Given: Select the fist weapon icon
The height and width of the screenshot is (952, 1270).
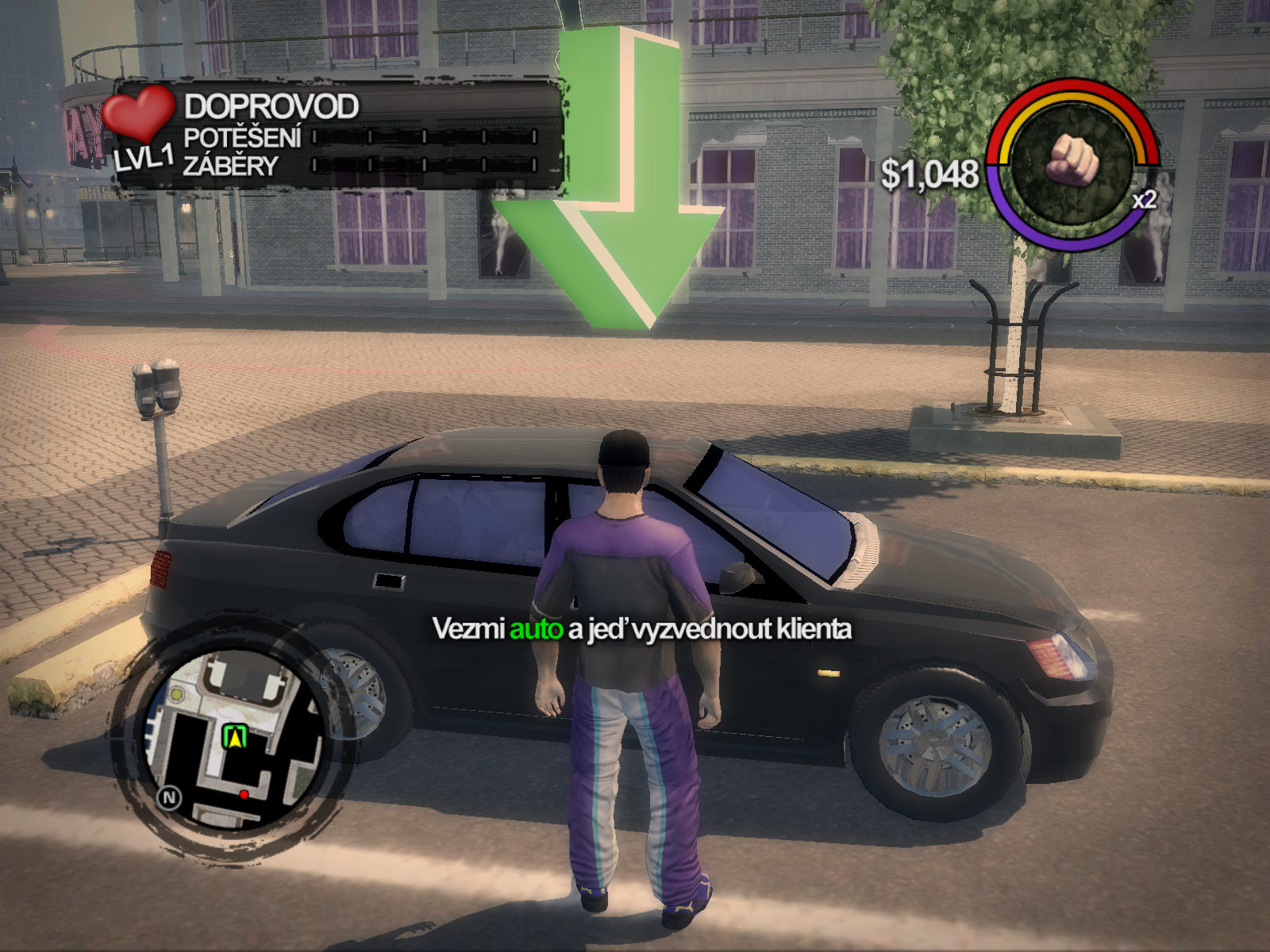Looking at the screenshot, I should pyautogui.click(x=1072, y=160).
